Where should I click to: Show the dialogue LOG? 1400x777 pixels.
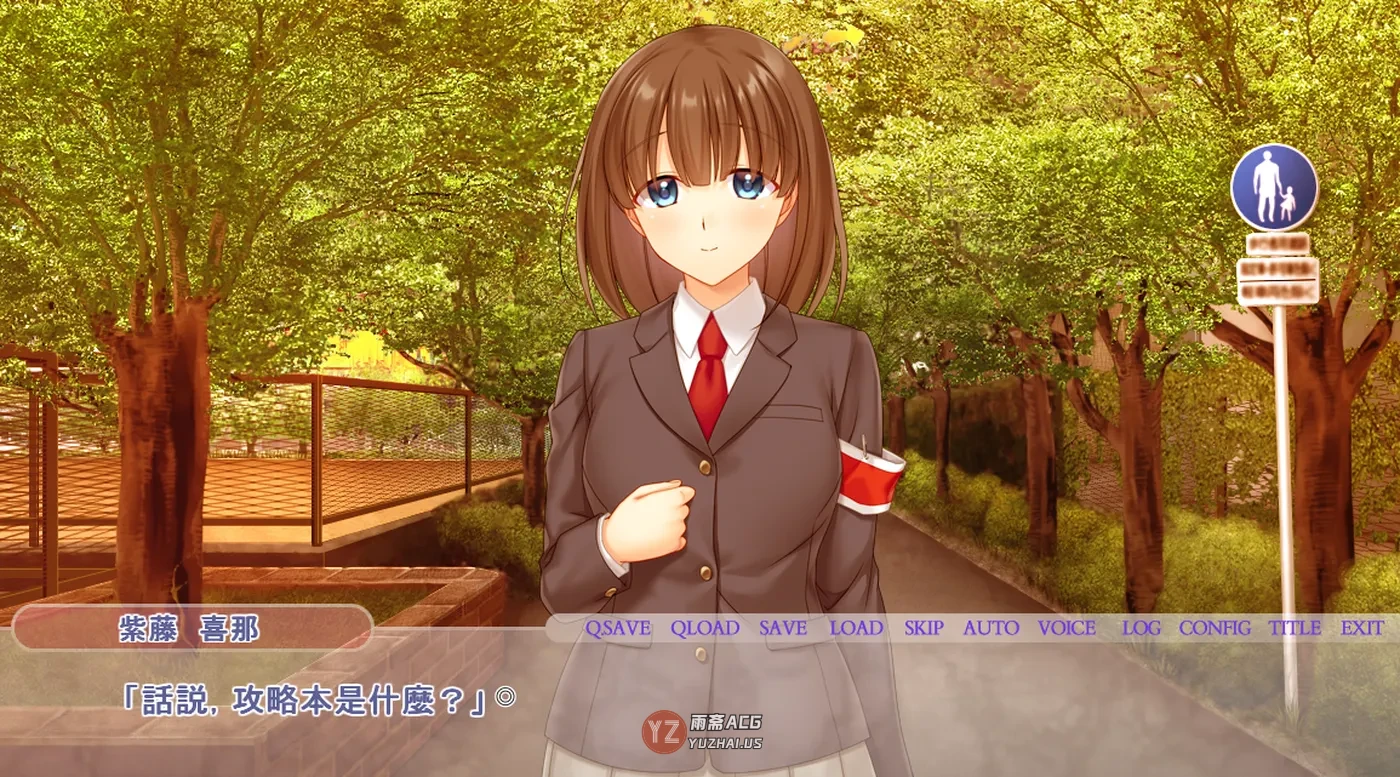[1141, 629]
